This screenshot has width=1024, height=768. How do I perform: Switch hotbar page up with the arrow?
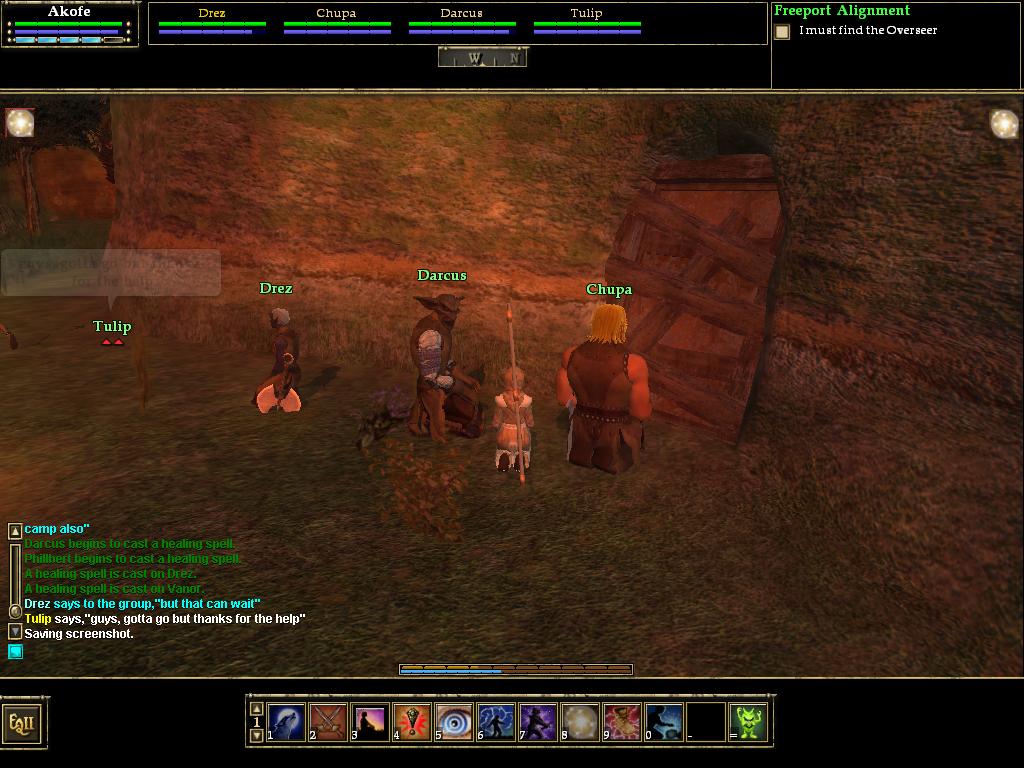256,708
